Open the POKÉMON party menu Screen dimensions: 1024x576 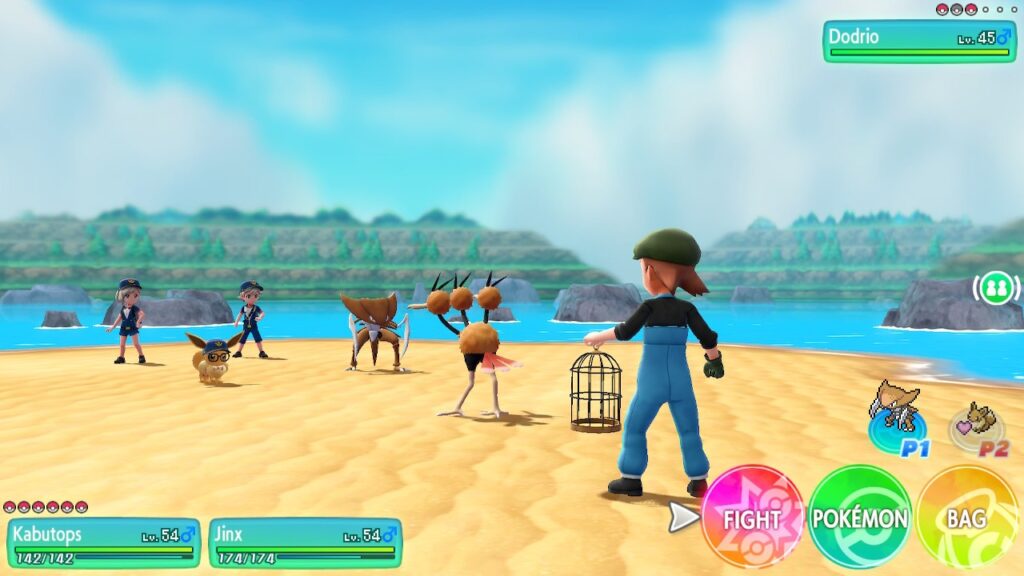coord(859,517)
